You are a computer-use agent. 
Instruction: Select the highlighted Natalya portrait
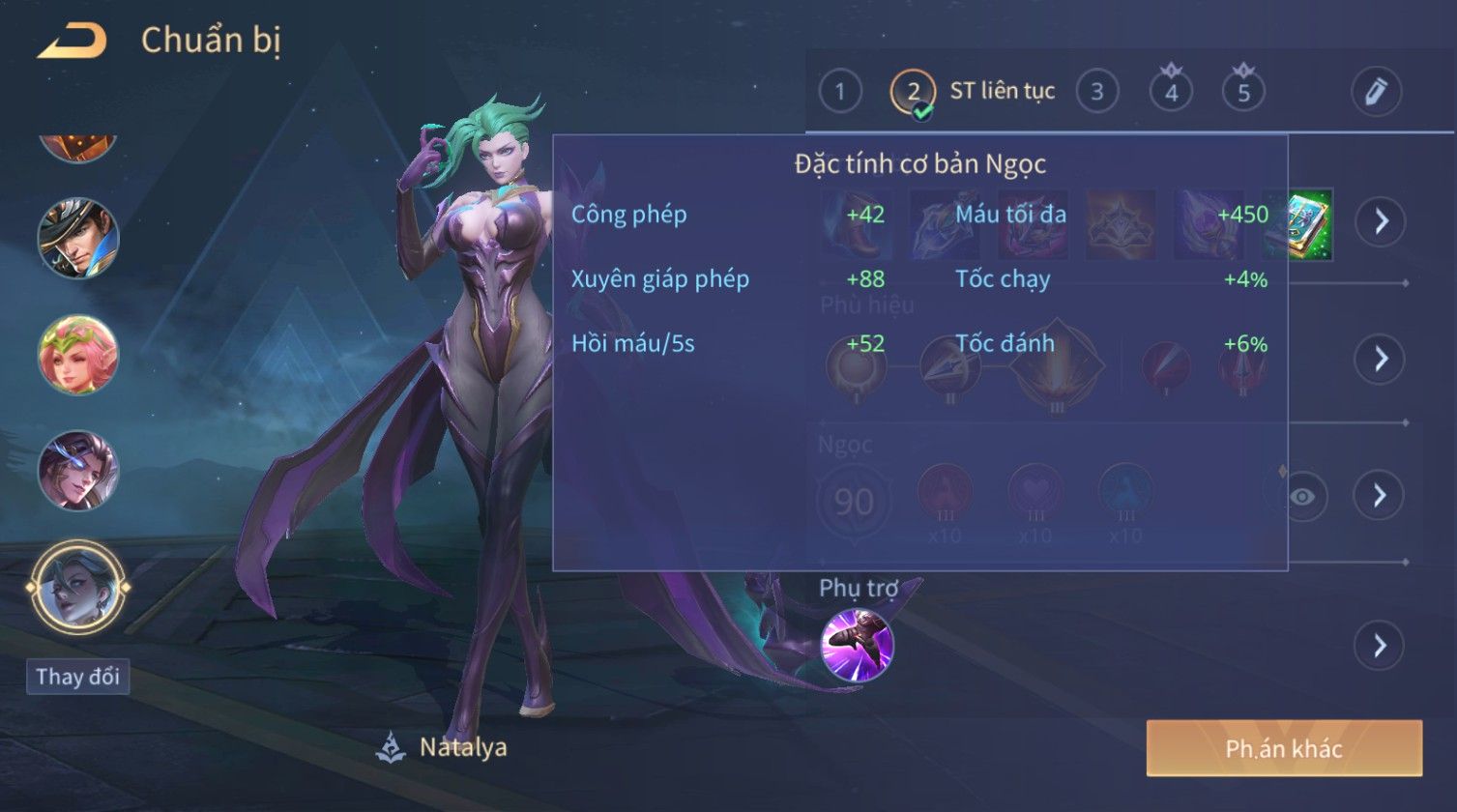click(78, 587)
